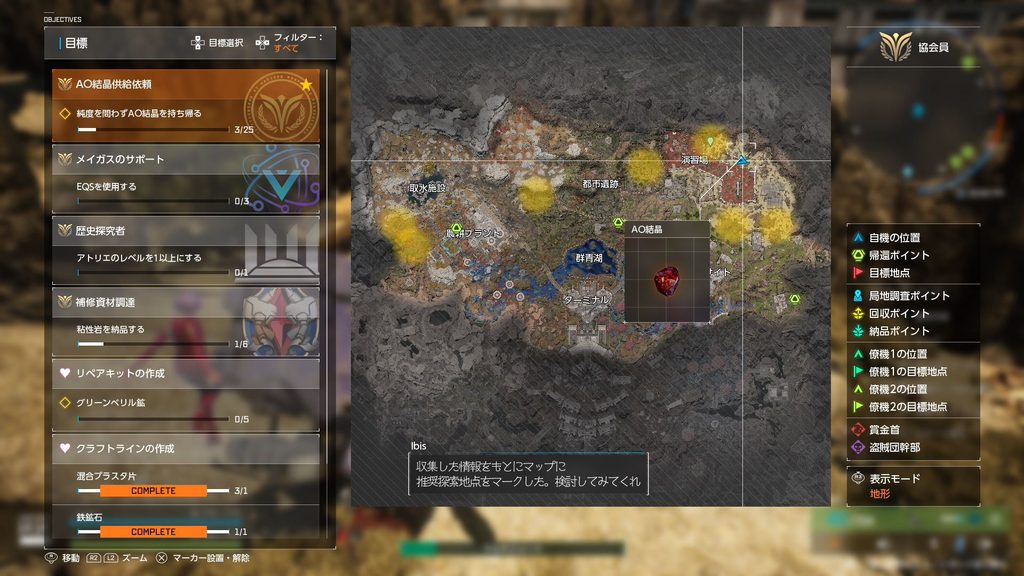Click the 取水施設 location label
Screen dimensions: 1024x576
tap(428, 187)
